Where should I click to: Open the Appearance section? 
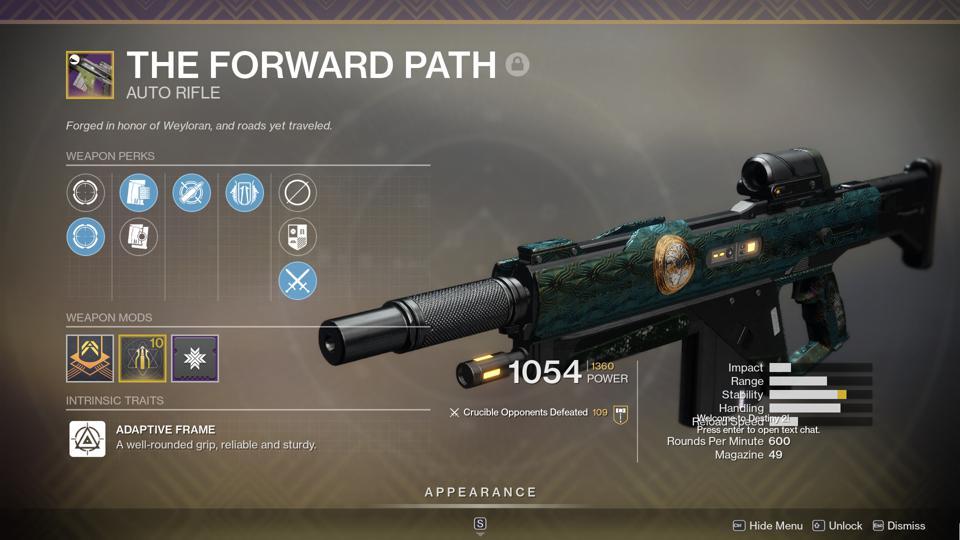[480, 492]
